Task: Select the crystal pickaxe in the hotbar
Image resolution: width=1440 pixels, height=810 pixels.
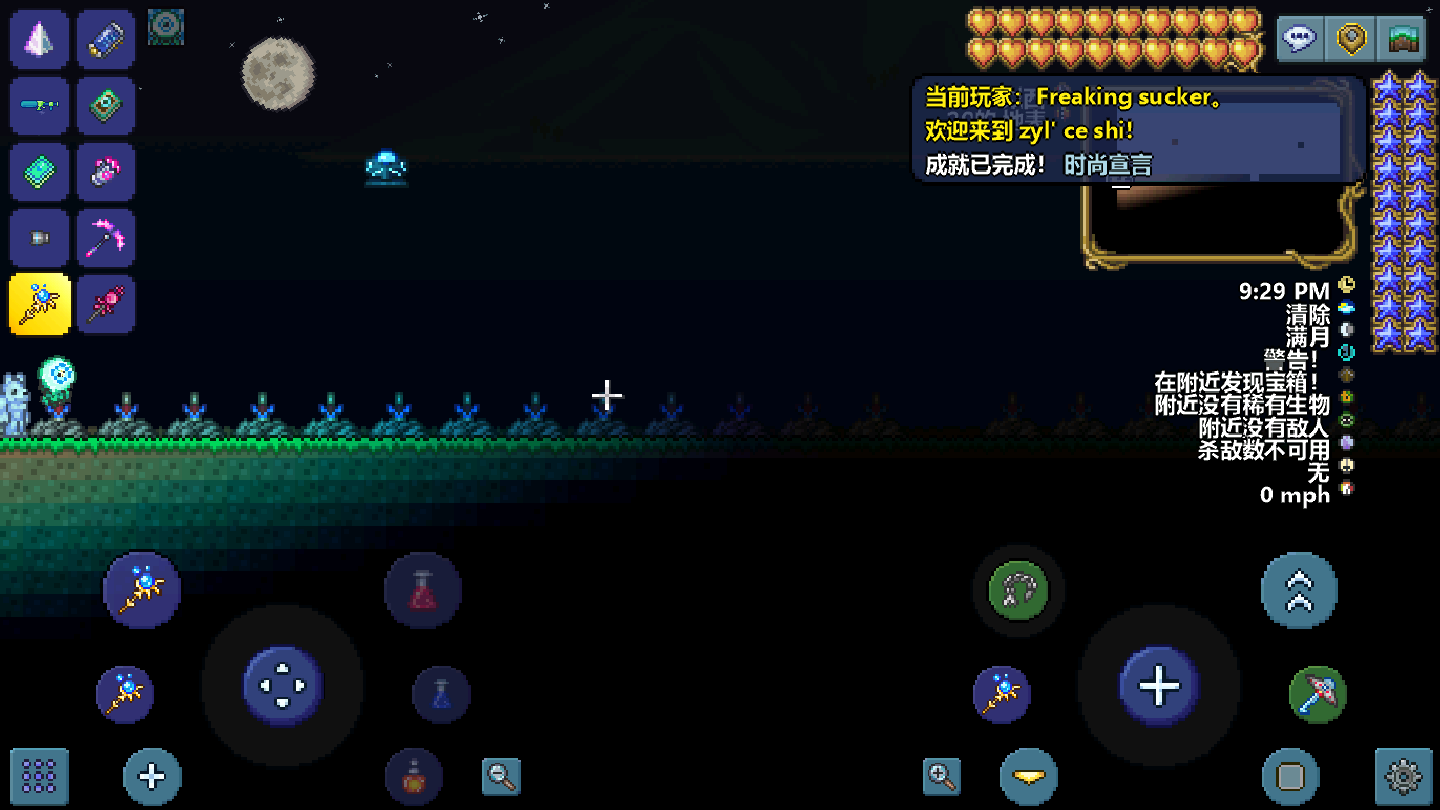Action: pyautogui.click(x=107, y=238)
